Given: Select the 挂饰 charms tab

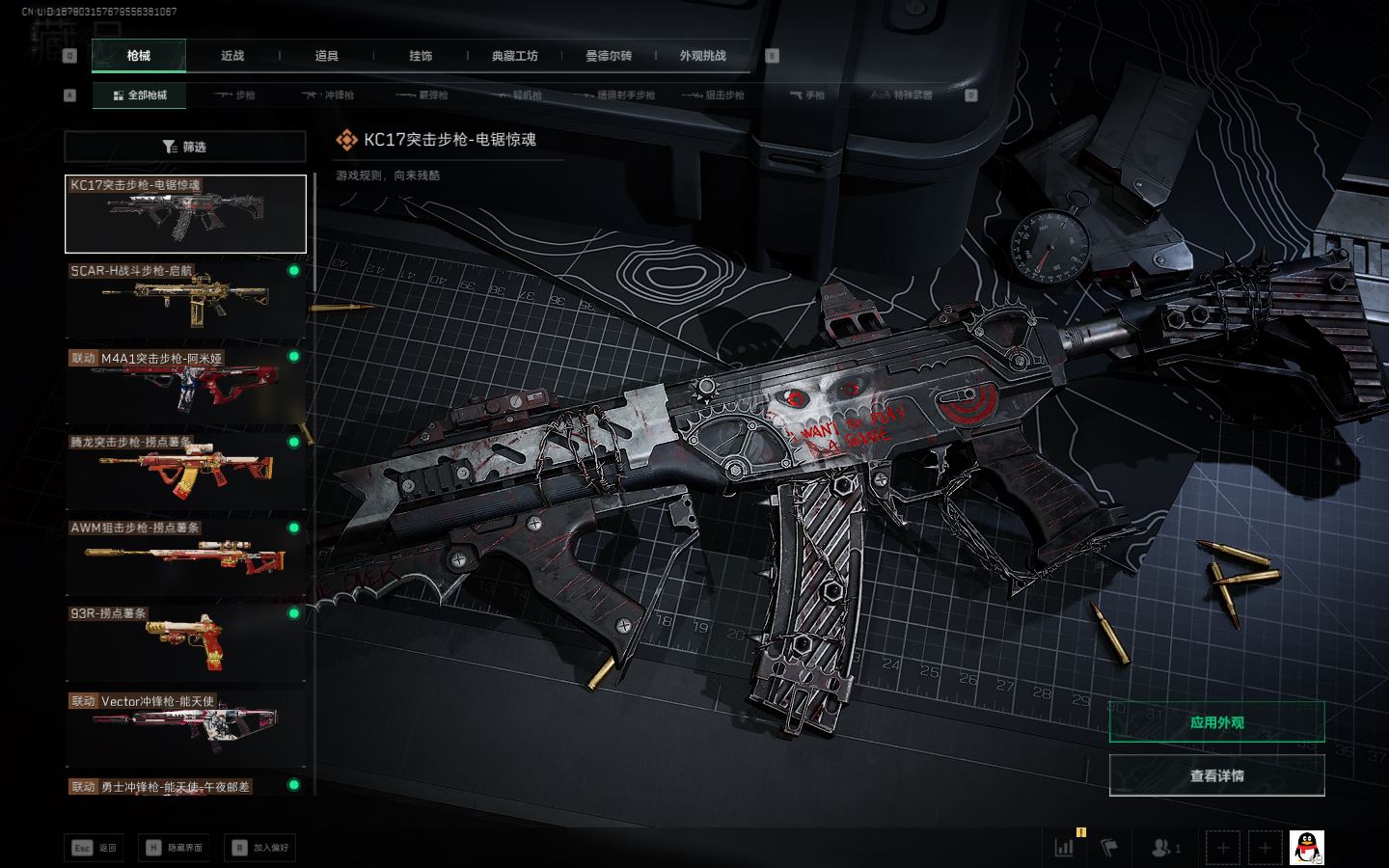Looking at the screenshot, I should [x=421, y=56].
